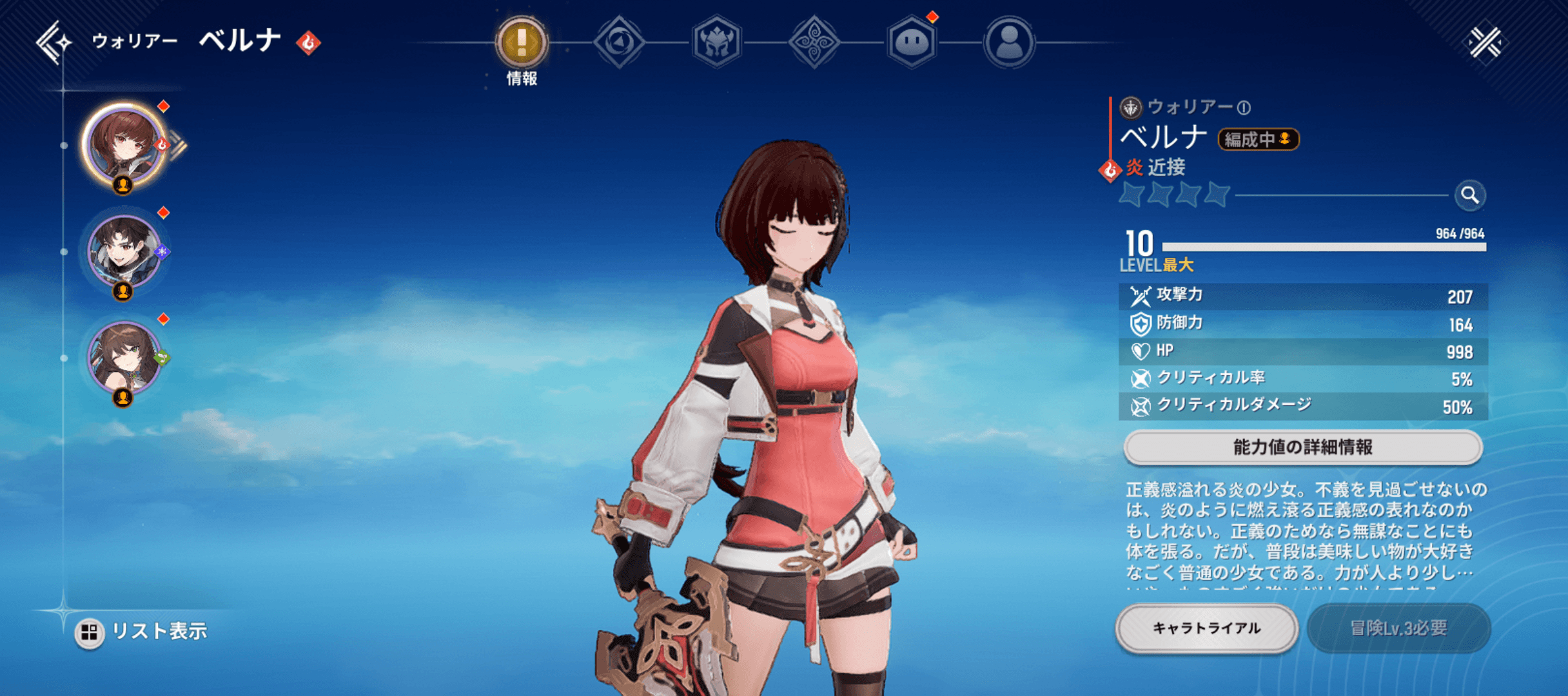Screen dimensions: 1568x696
Task: Click the magnifying glass icon
Action: (x=1470, y=195)
